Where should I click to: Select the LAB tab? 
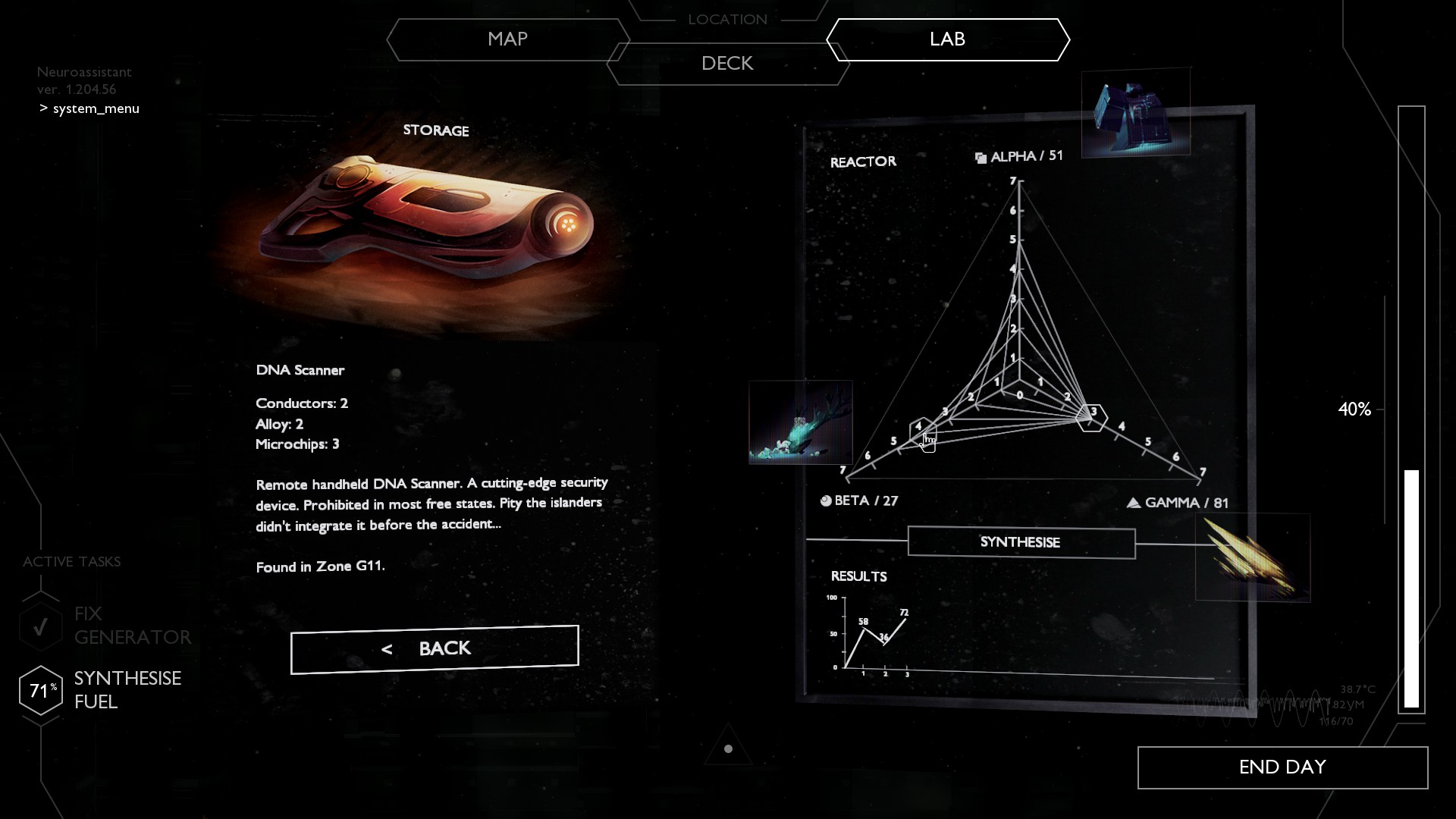point(947,39)
